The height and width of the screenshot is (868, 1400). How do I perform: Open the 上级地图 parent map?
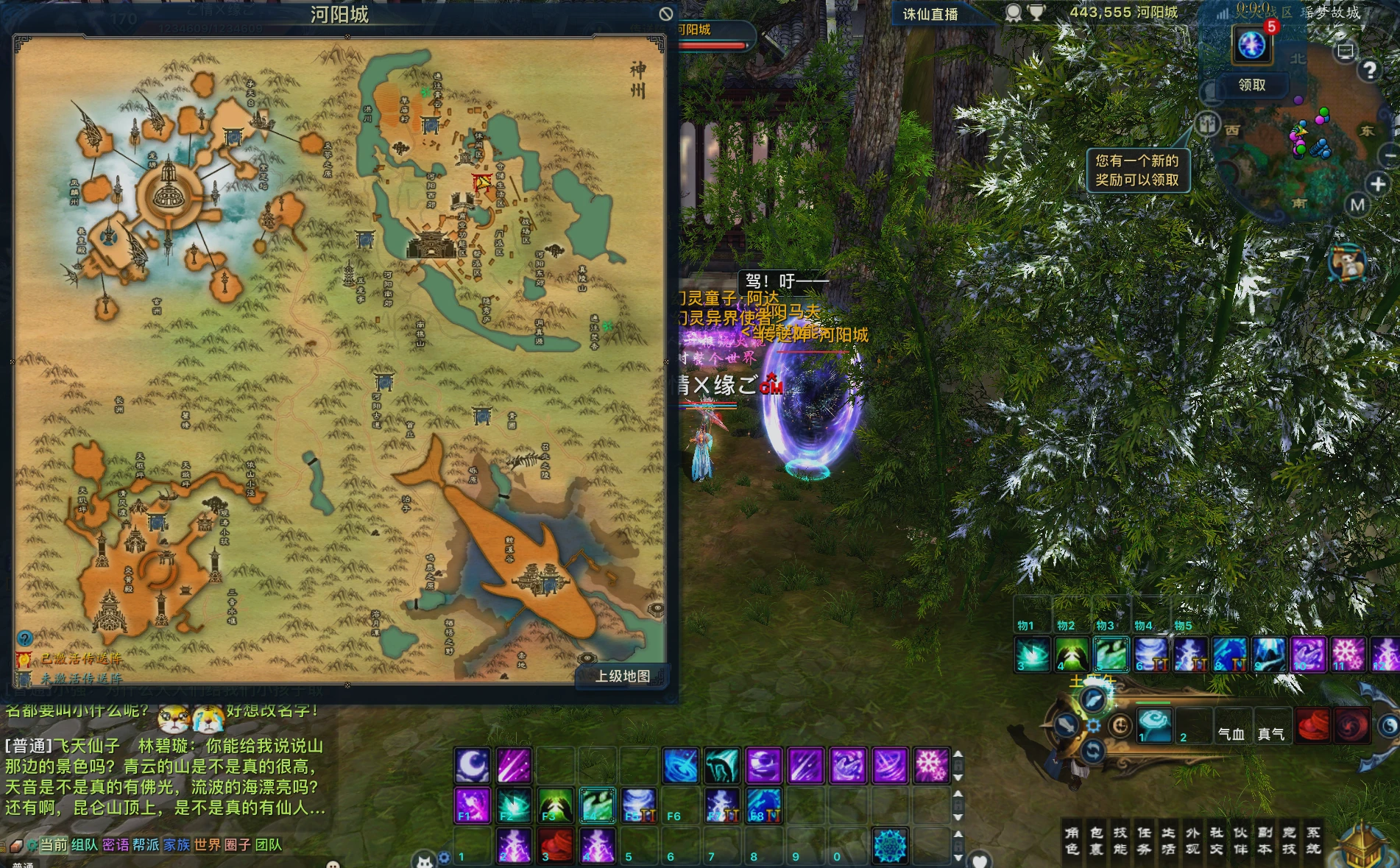point(622,676)
